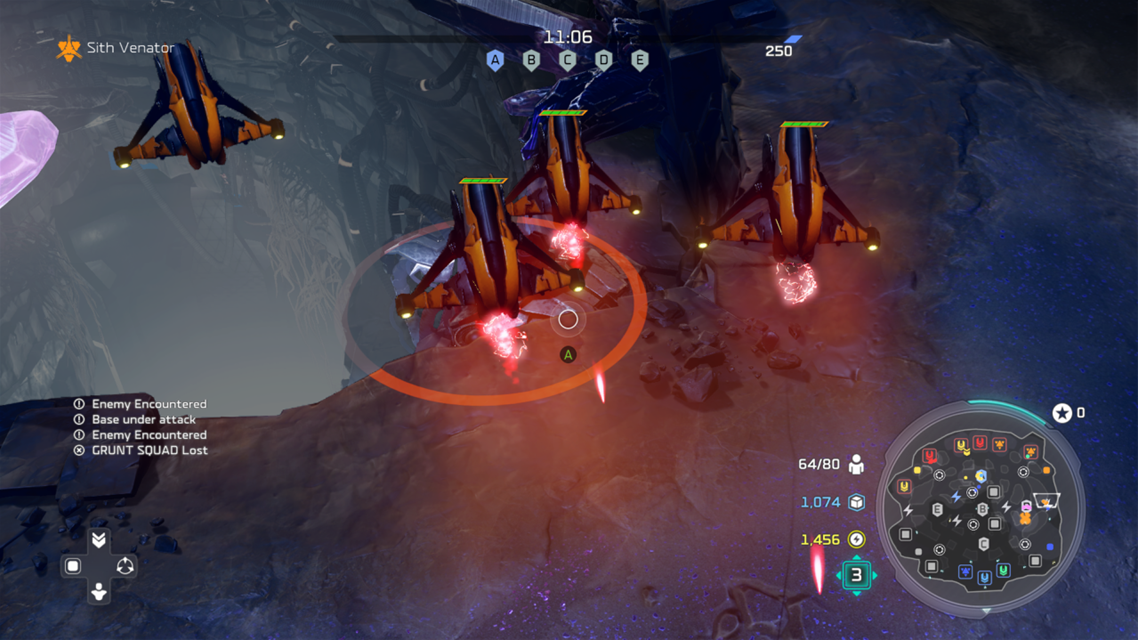Image resolution: width=1138 pixels, height=640 pixels.
Task: Open the leader points star icon
Action: 1062,413
